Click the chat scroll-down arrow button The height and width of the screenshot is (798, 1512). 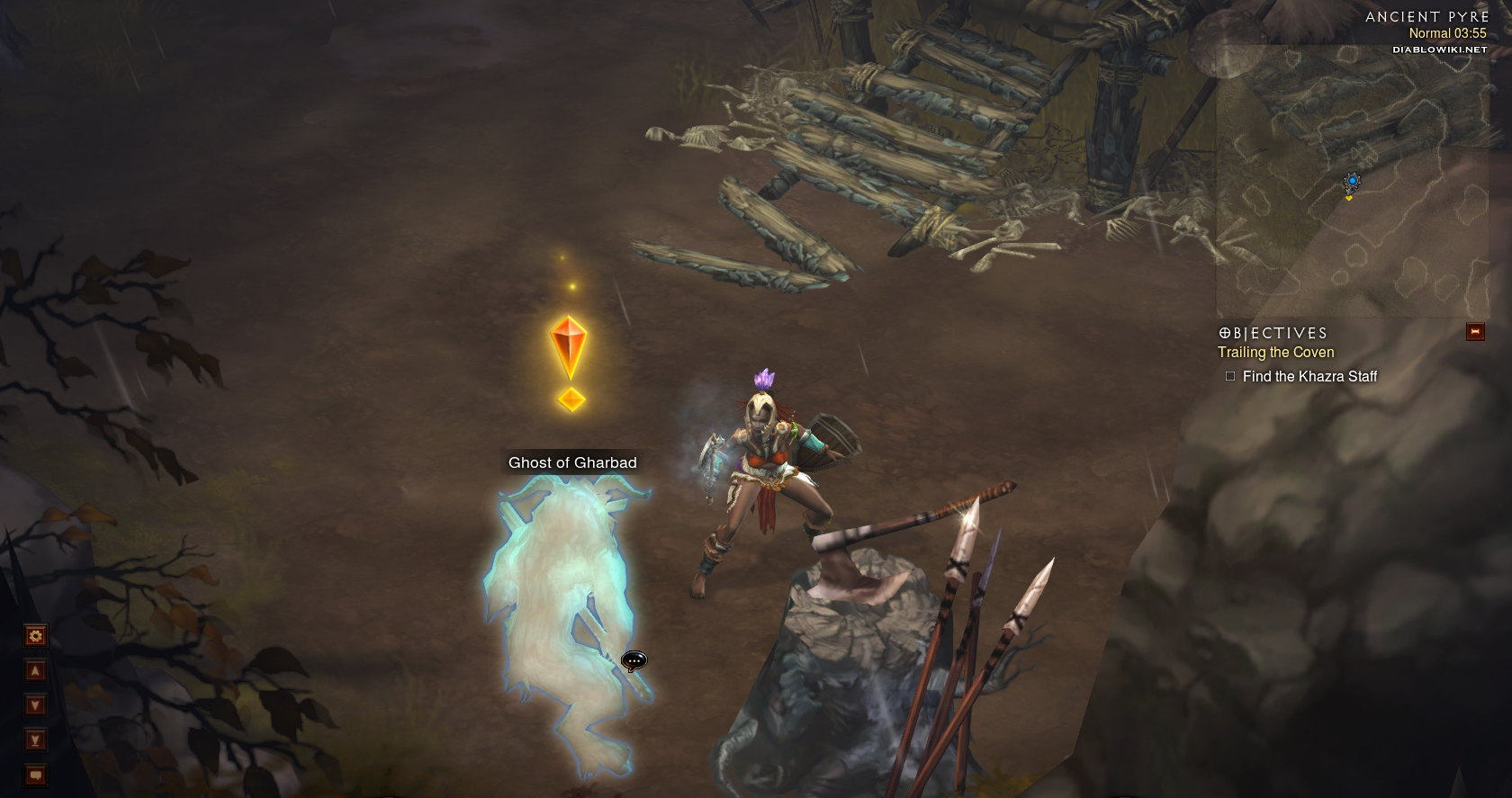(35, 705)
